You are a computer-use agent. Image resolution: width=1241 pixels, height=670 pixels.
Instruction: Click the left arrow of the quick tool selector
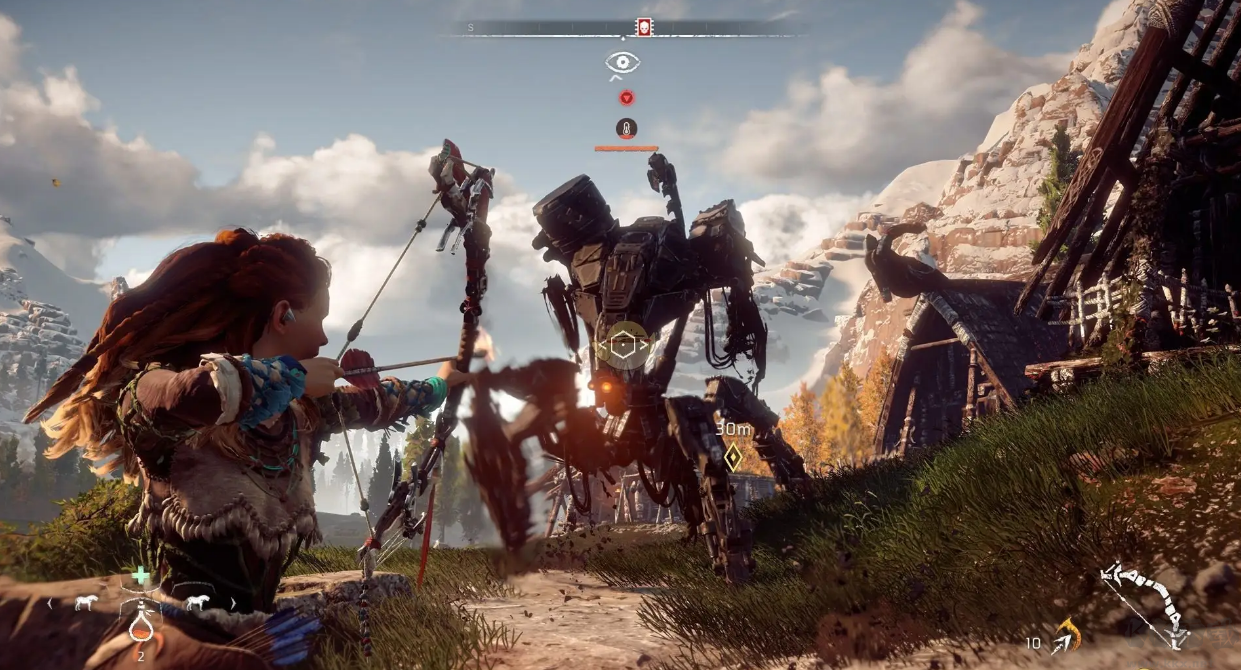click(50, 603)
